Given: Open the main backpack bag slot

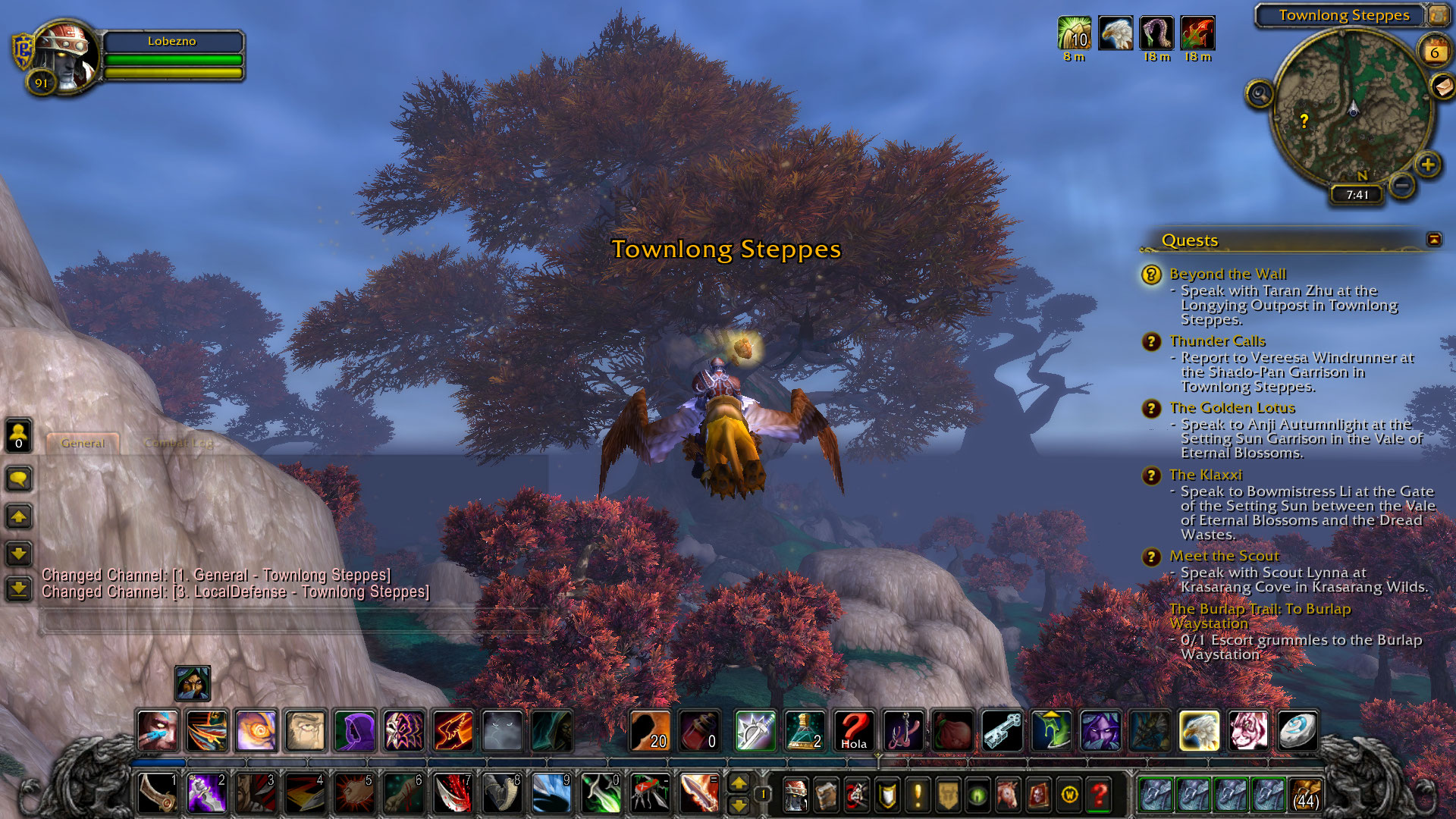Looking at the screenshot, I should 1304,795.
